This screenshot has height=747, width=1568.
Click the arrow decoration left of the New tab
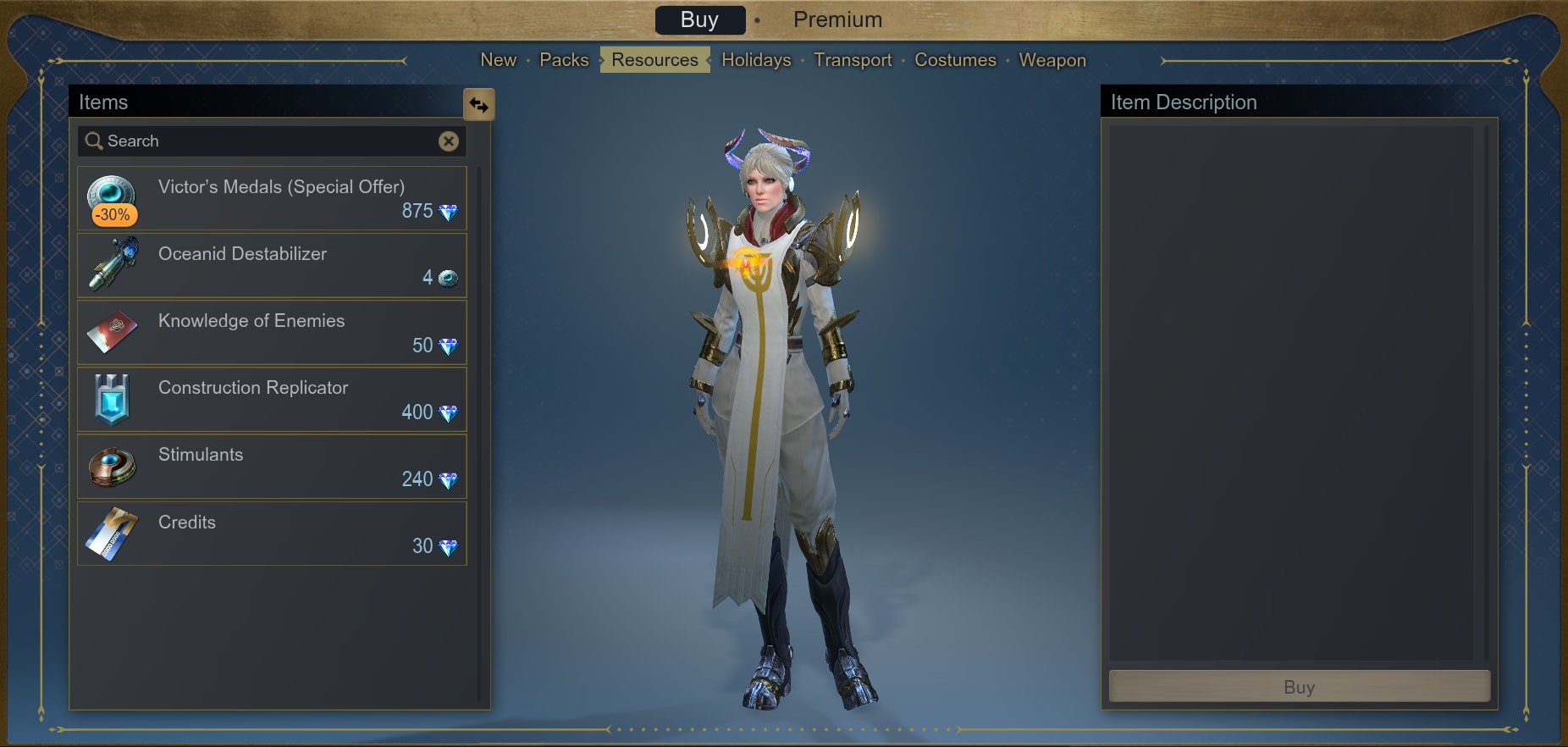point(406,60)
